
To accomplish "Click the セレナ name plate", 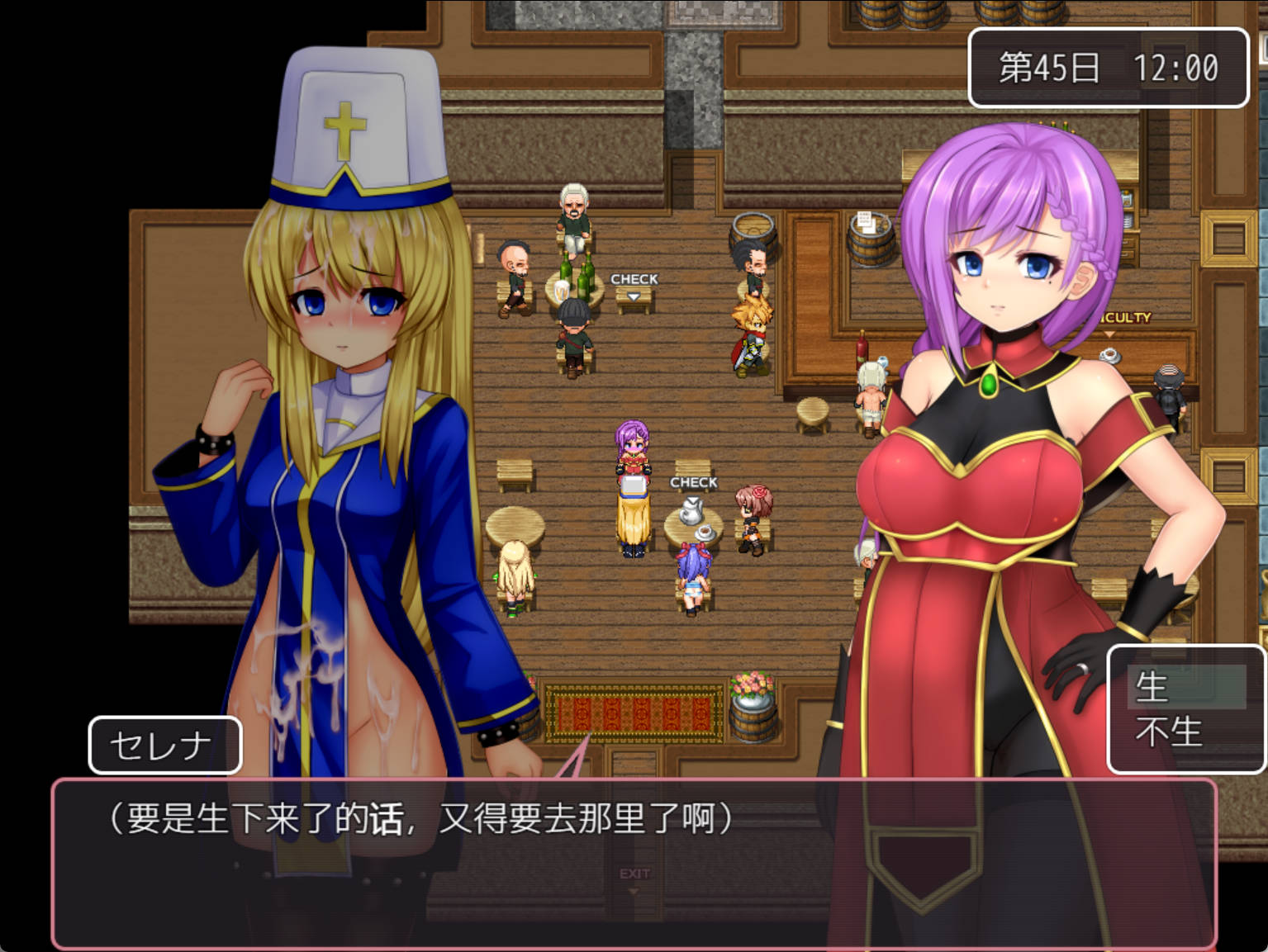I will coord(163,745).
